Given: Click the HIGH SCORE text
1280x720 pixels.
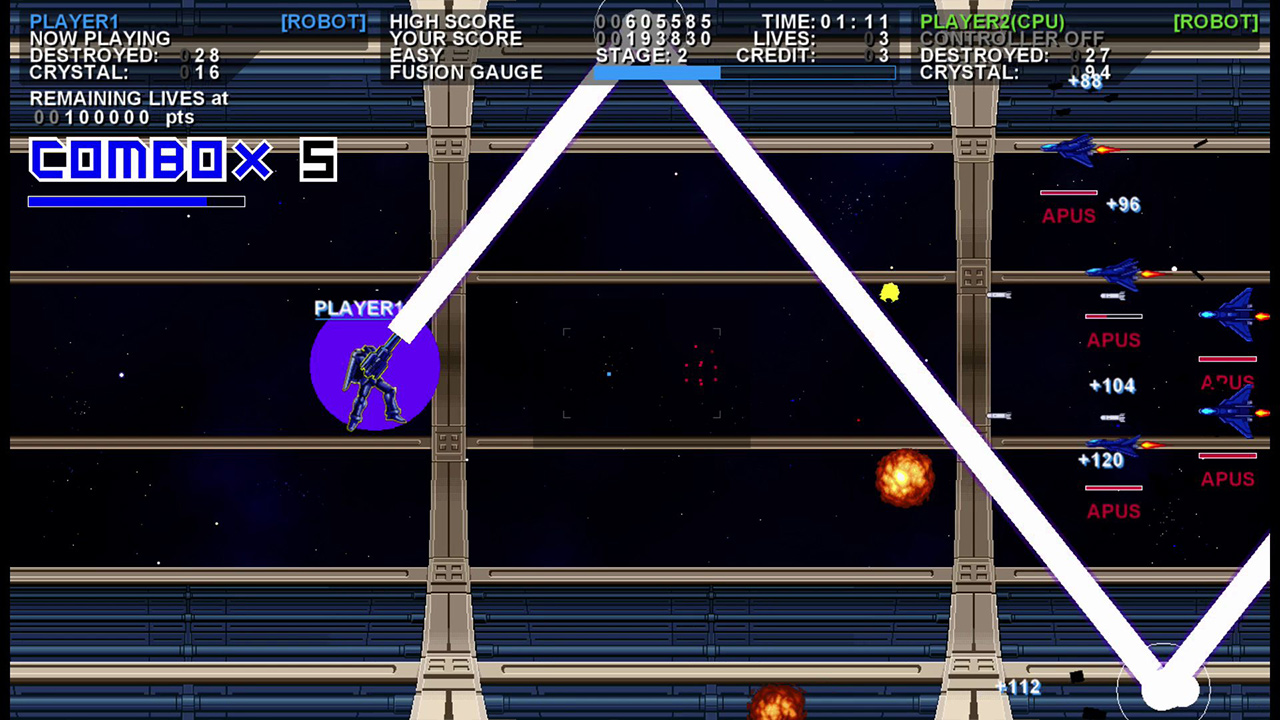Looking at the screenshot, I should [452, 20].
